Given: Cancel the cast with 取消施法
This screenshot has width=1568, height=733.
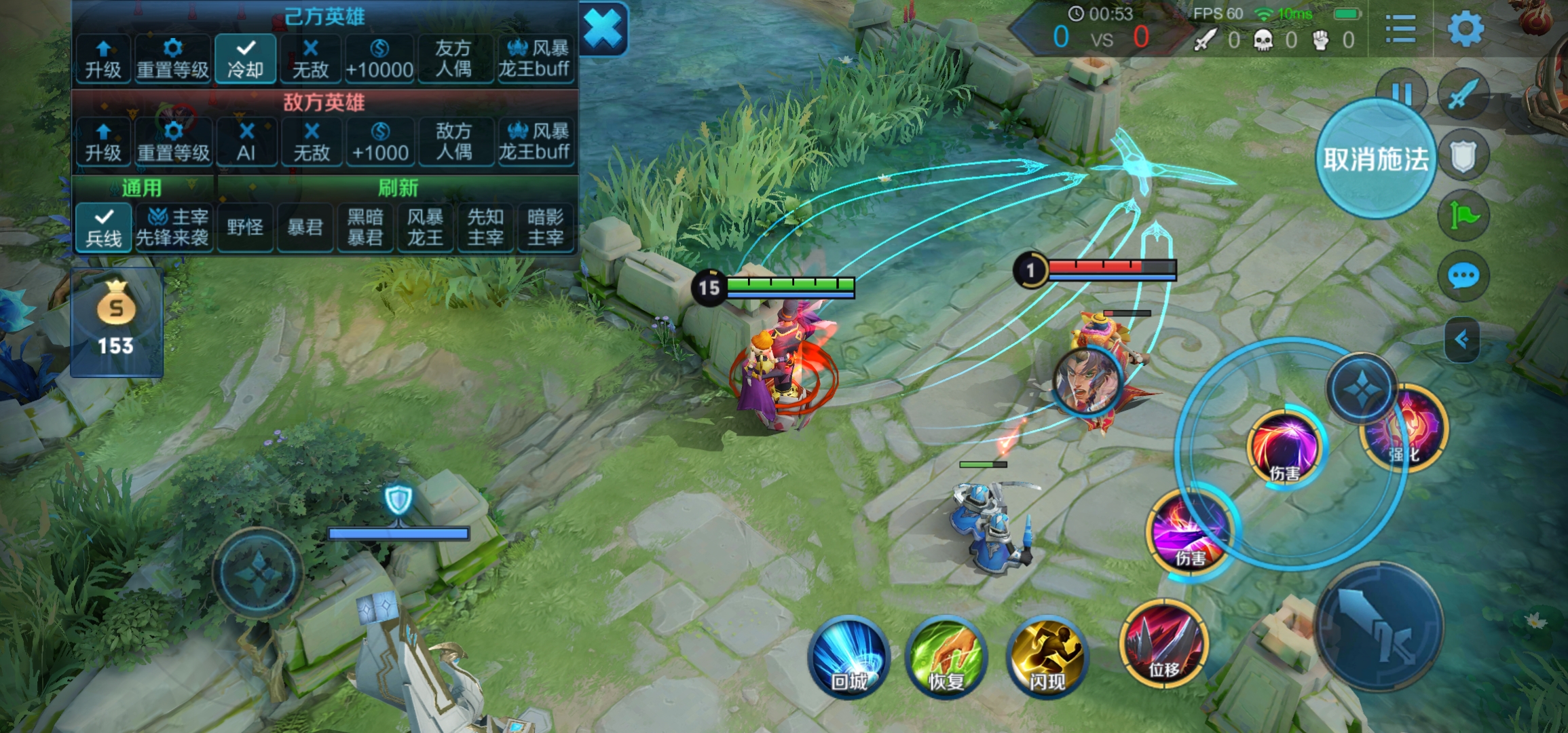Looking at the screenshot, I should coord(1376,159).
